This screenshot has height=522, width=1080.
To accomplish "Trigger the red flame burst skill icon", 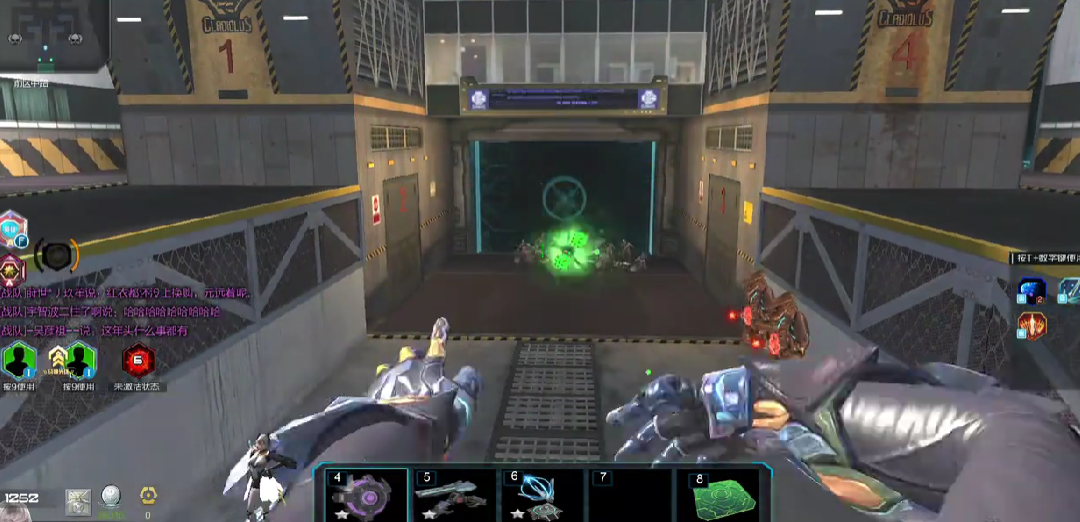I will pyautogui.click(x=1032, y=325).
